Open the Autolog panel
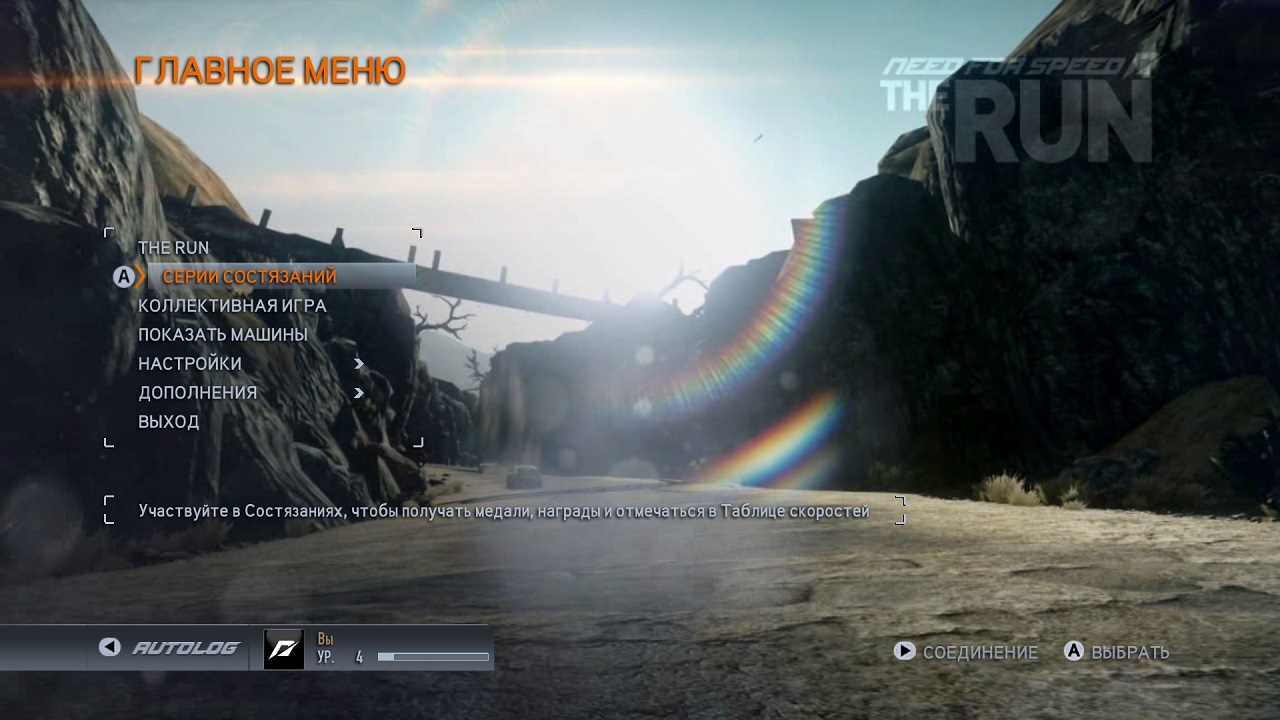The height and width of the screenshot is (720, 1280). tap(170, 648)
